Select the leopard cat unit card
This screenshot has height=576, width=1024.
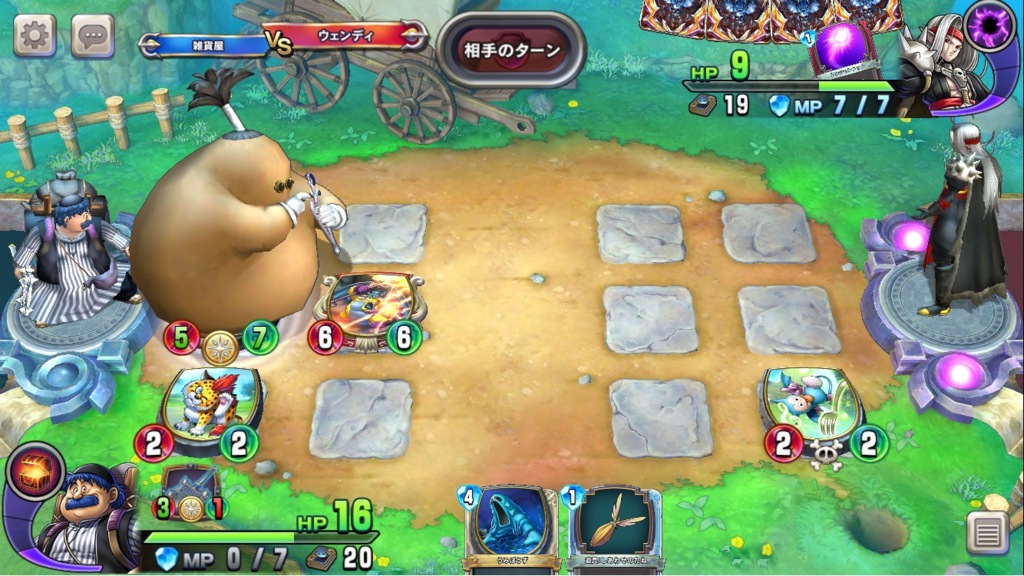[x=210, y=405]
